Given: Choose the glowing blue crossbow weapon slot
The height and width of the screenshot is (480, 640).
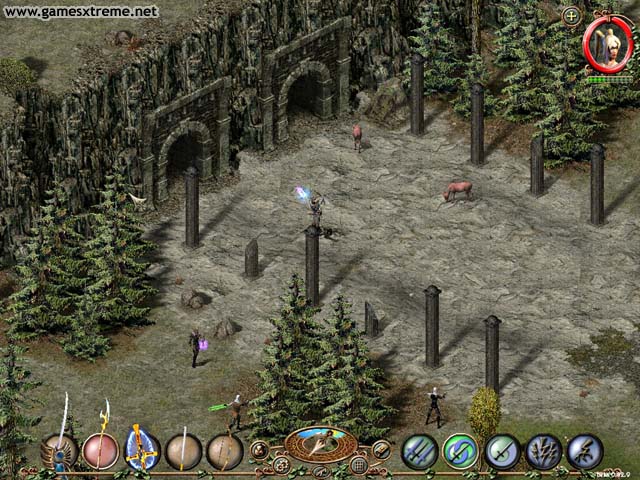Looking at the screenshot, I should [x=142, y=450].
